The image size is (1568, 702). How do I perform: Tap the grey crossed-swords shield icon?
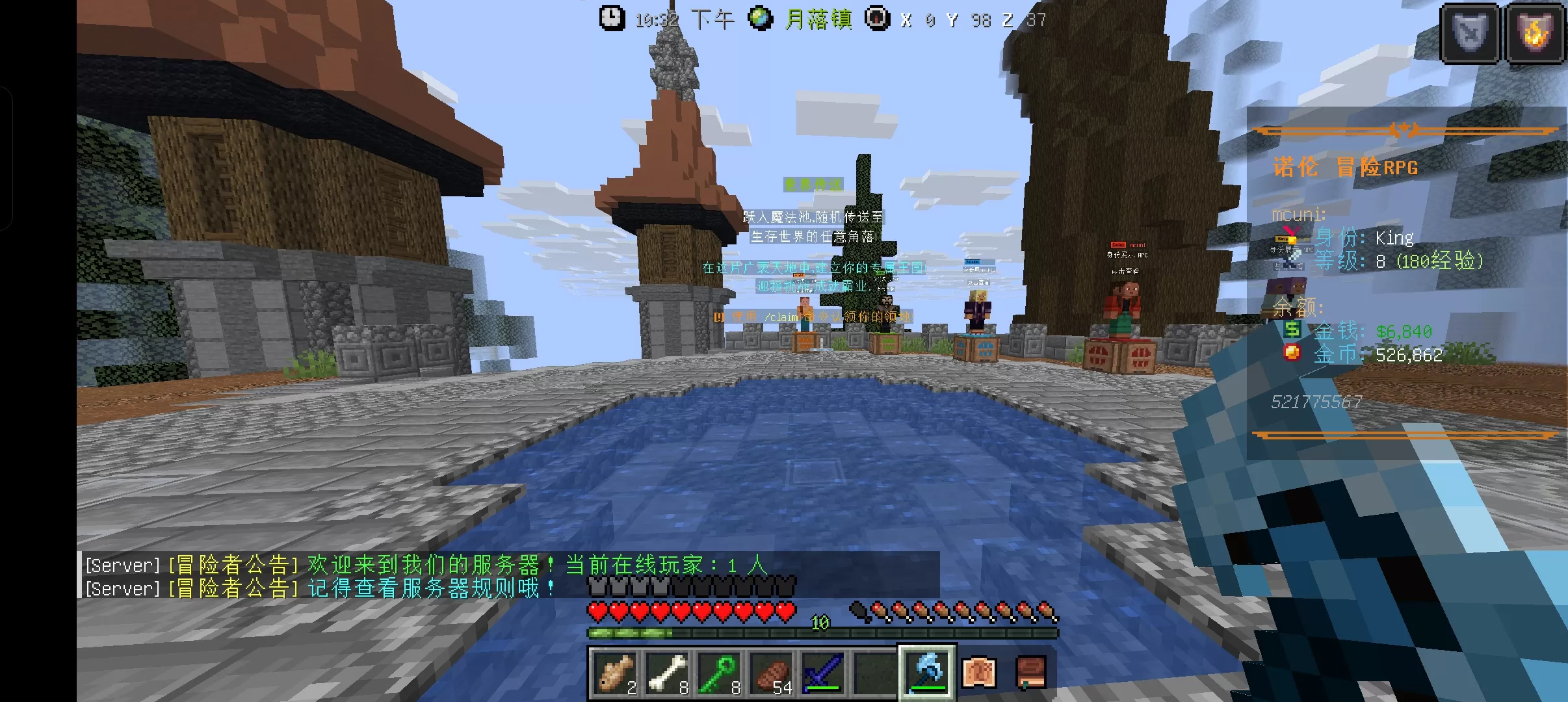click(x=1470, y=32)
